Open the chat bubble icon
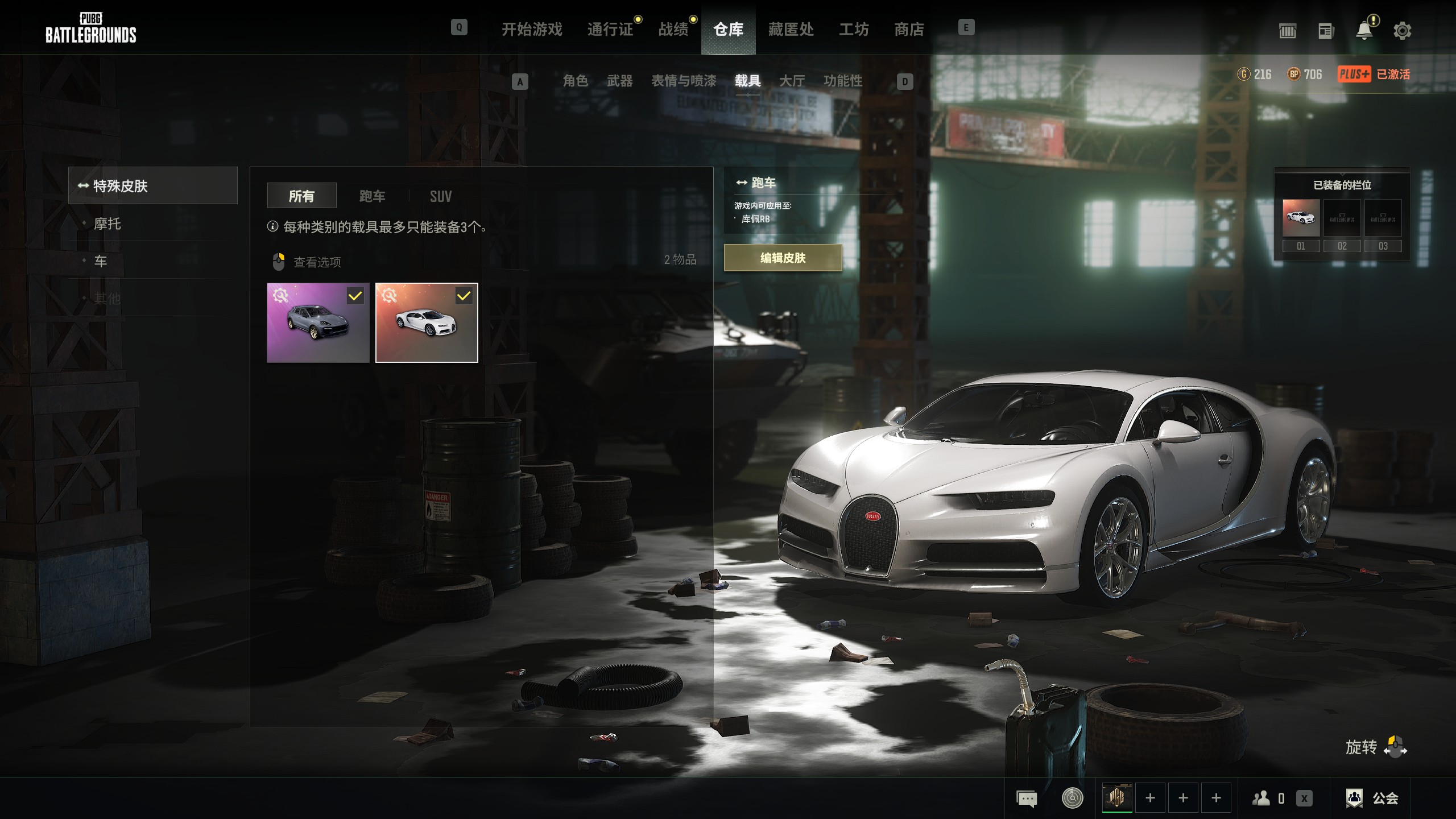 tap(1027, 799)
